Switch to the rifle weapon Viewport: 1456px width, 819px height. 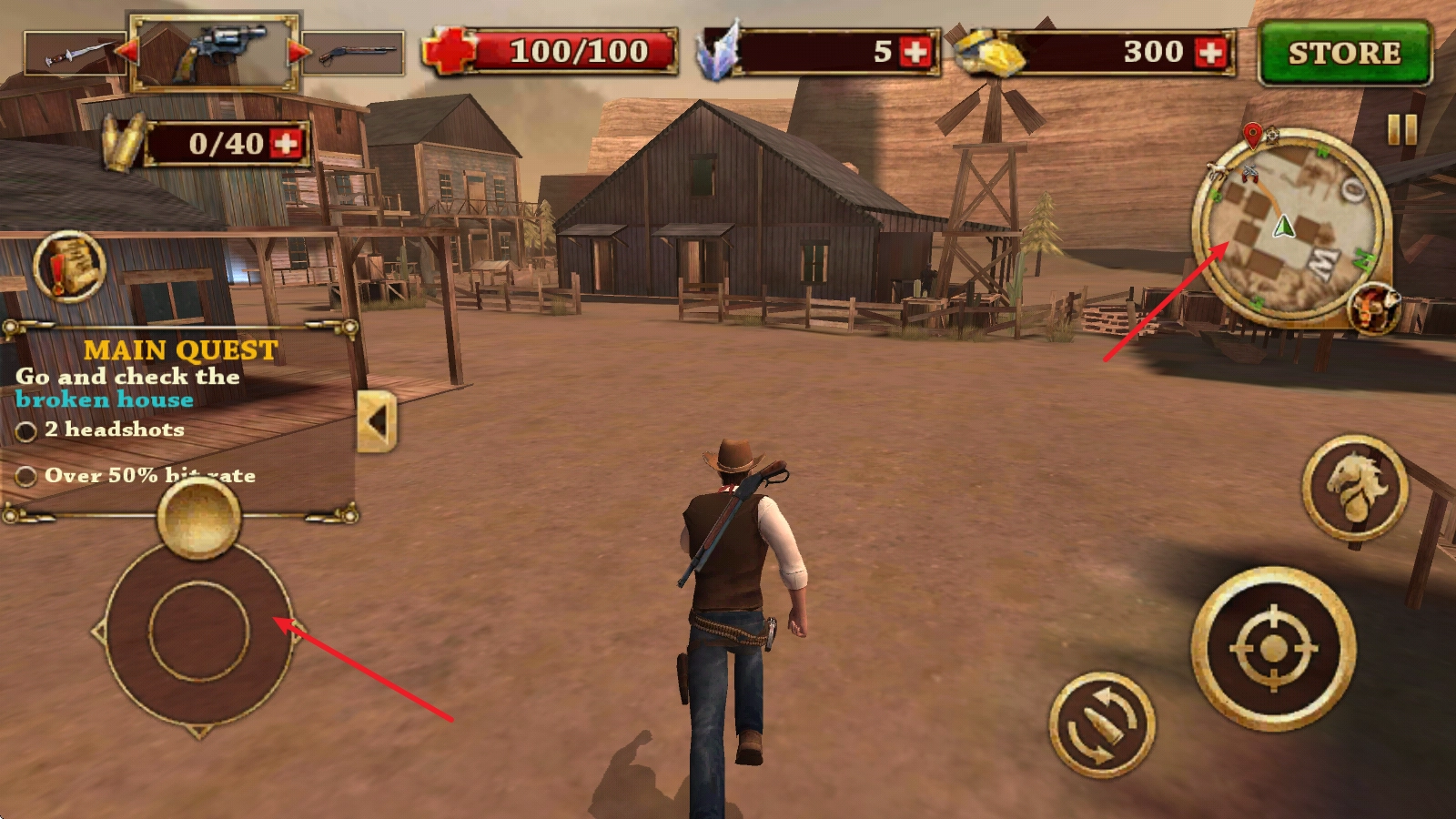pos(353,54)
